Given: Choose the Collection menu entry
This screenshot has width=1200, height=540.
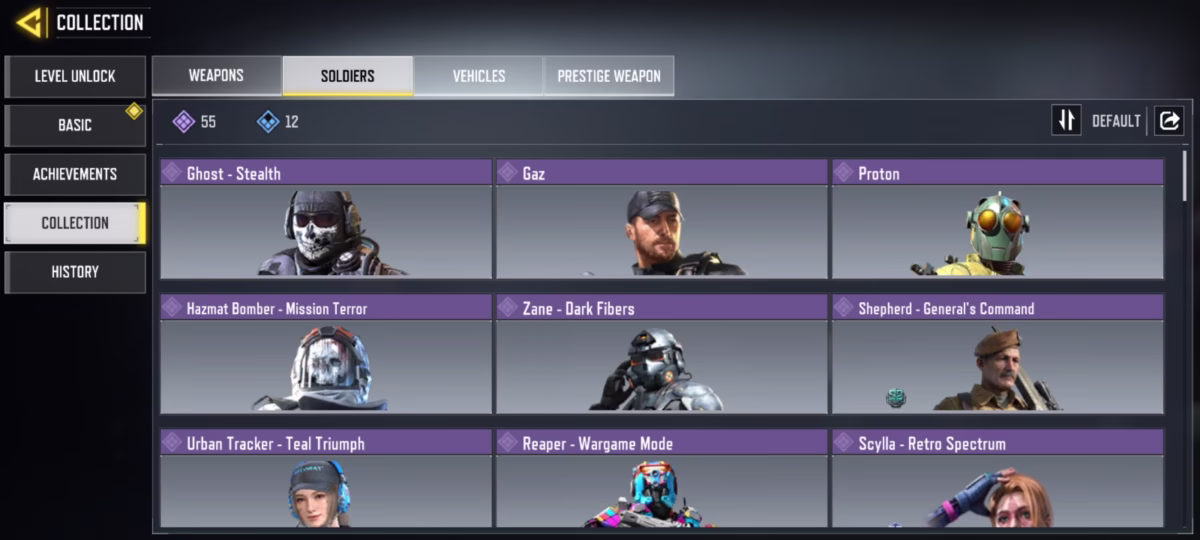Looking at the screenshot, I should point(75,223).
